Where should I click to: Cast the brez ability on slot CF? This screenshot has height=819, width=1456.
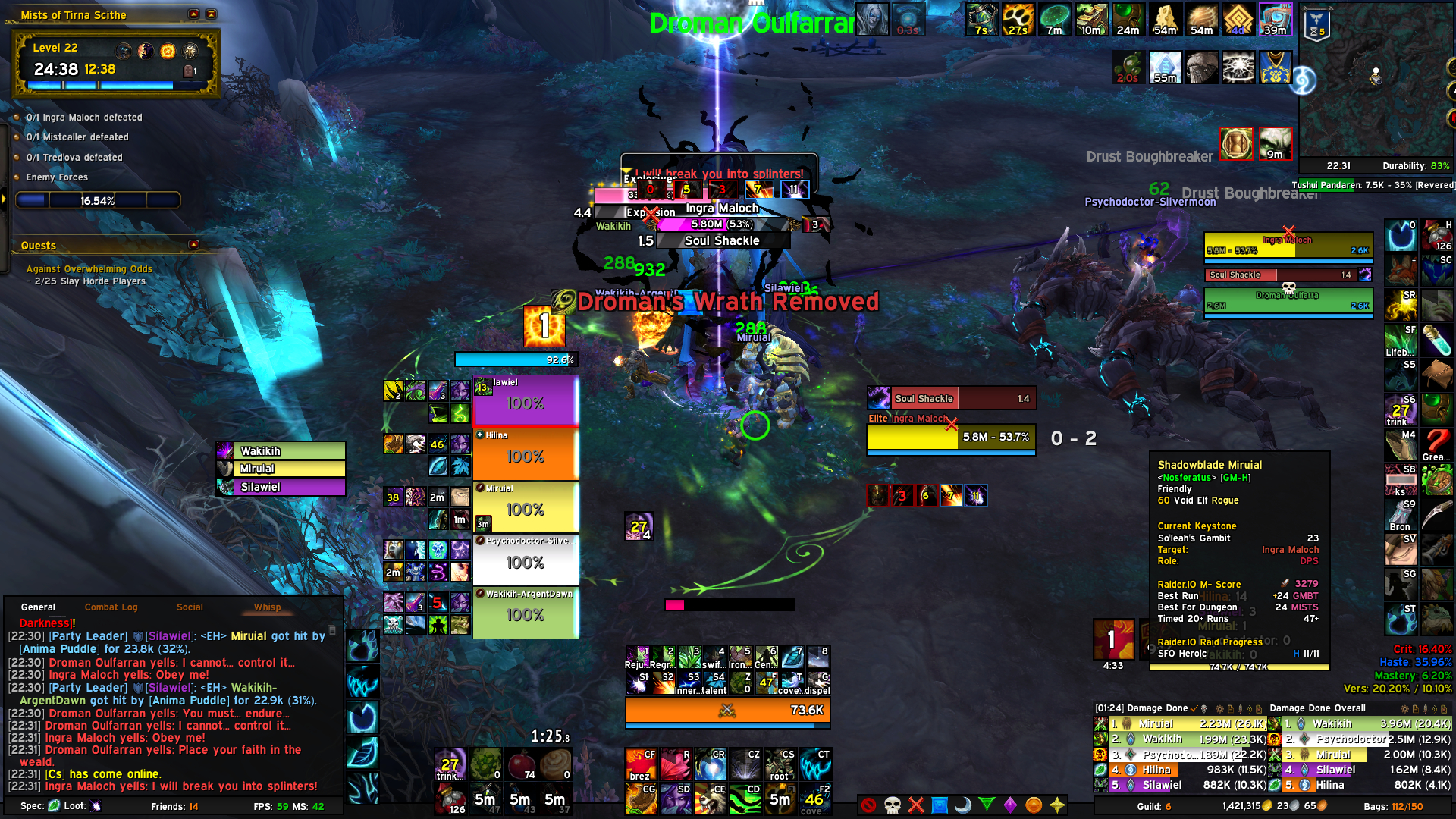click(641, 764)
